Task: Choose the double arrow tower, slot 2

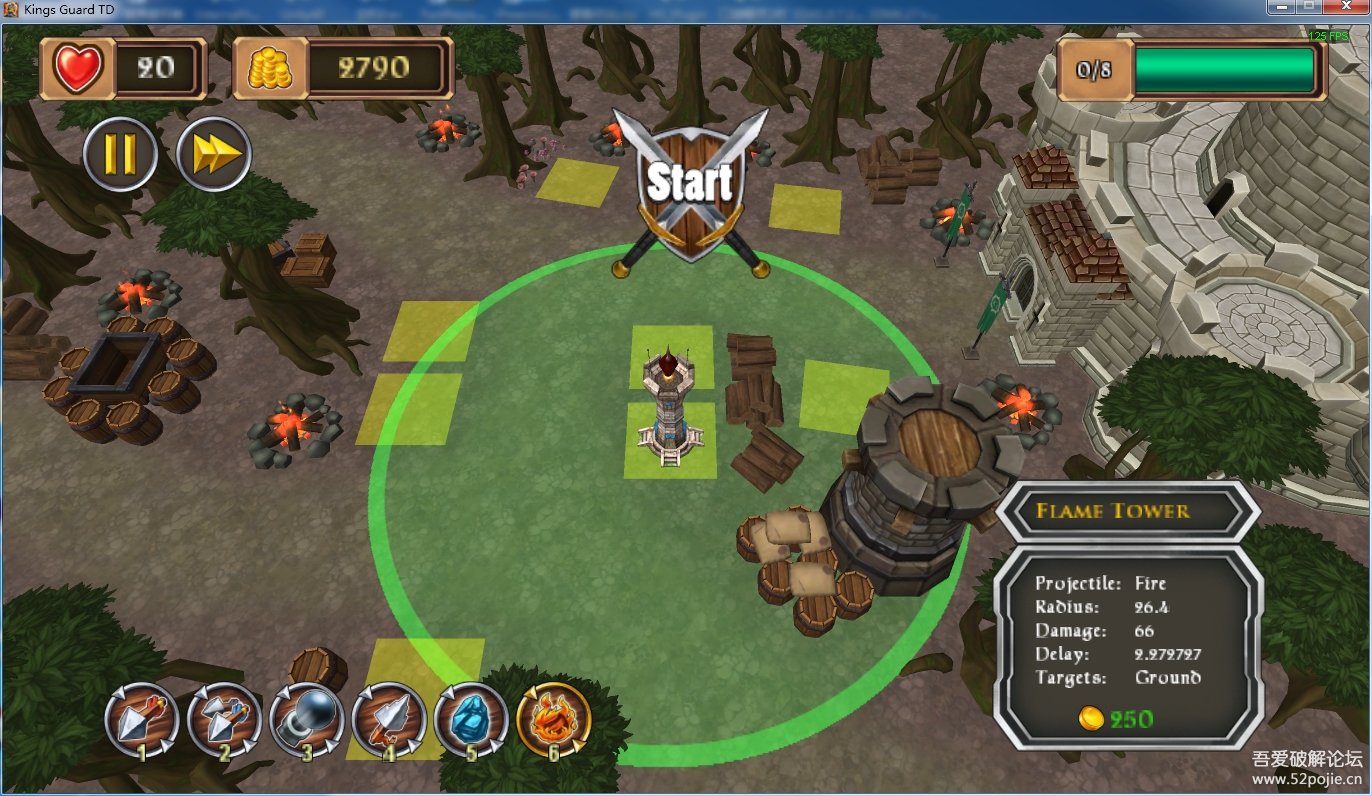Action: pos(224,720)
